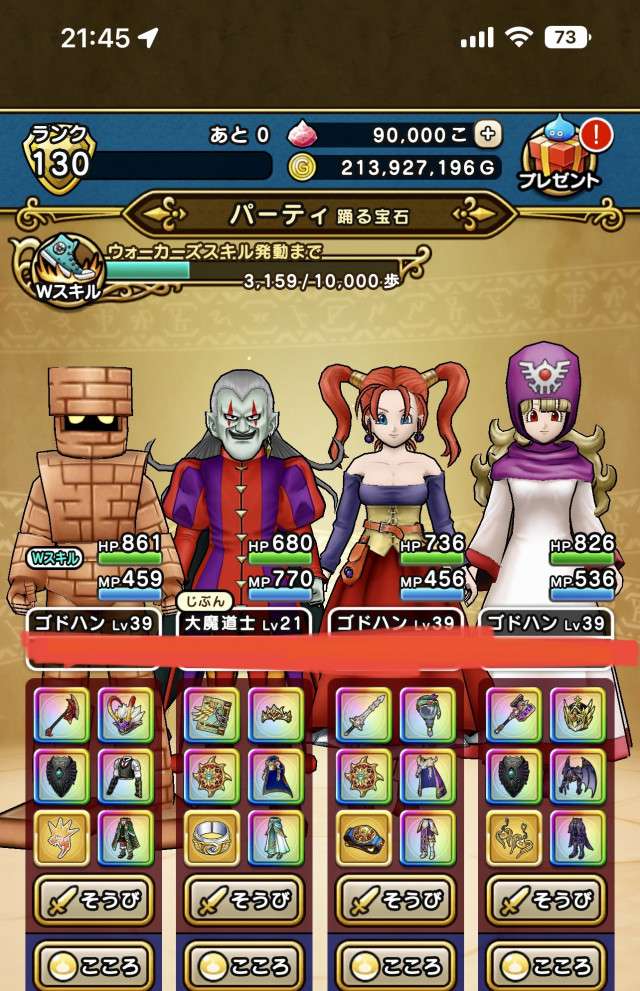Select the silver ring accessory slot
The width and height of the screenshot is (640, 991).
click(212, 838)
